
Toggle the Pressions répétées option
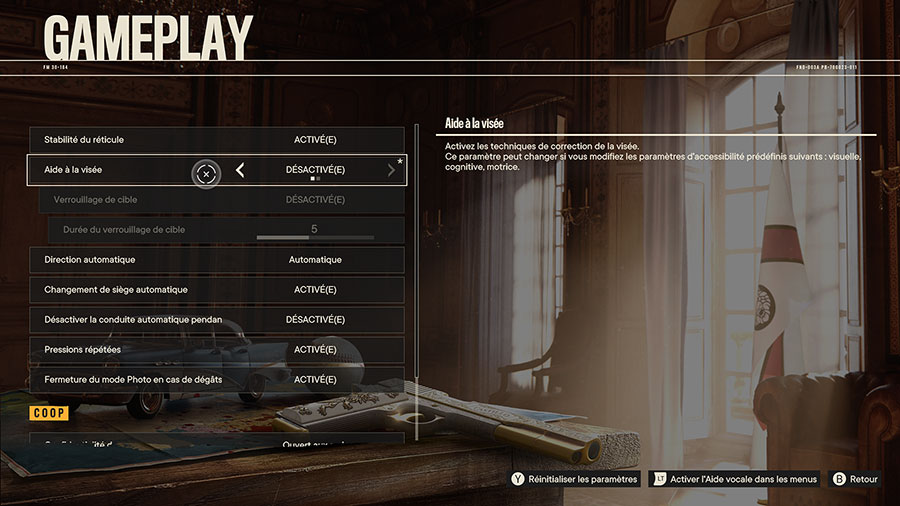[x=217, y=350]
